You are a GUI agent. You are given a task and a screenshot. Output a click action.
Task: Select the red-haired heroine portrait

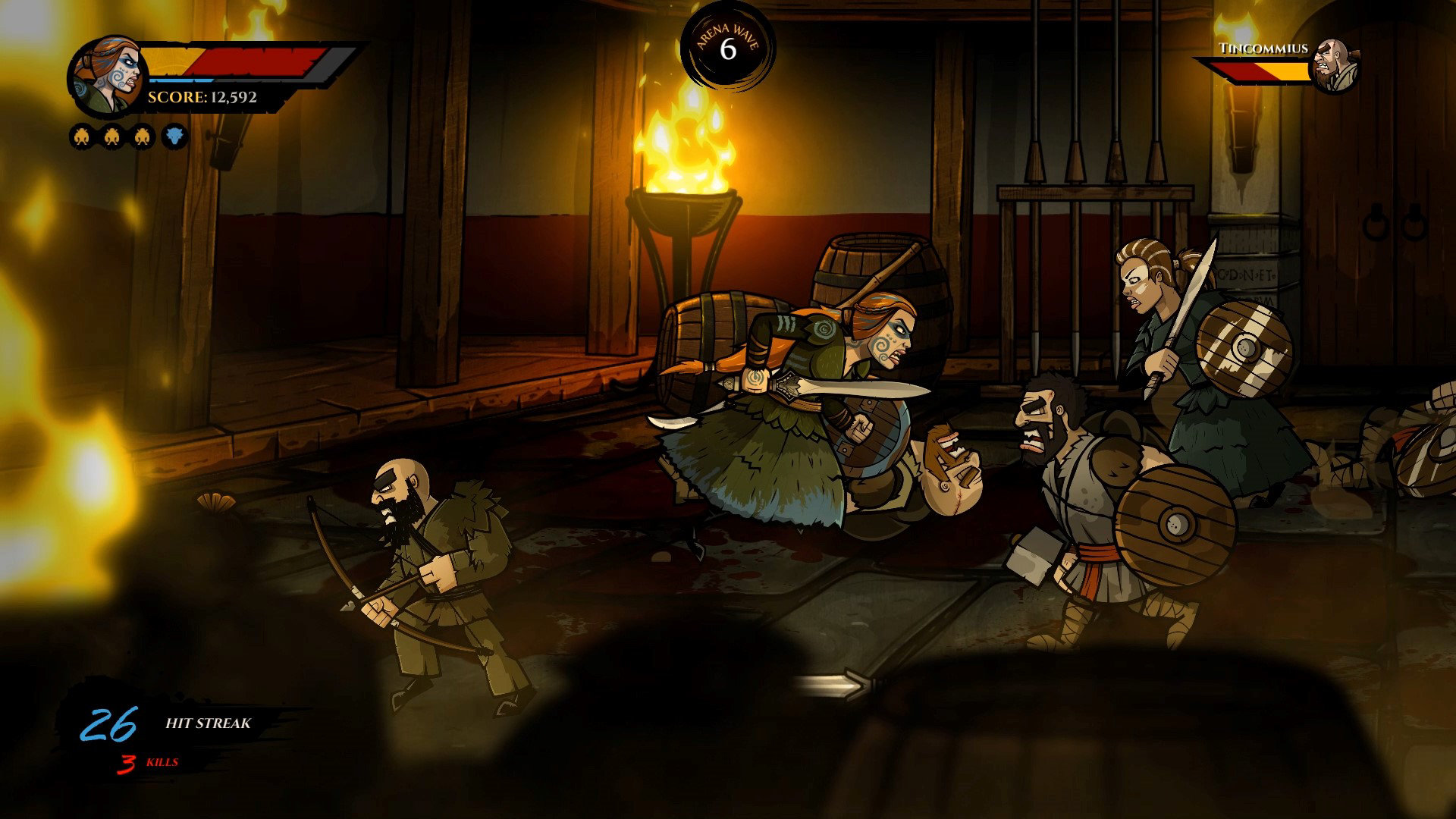click(x=107, y=74)
